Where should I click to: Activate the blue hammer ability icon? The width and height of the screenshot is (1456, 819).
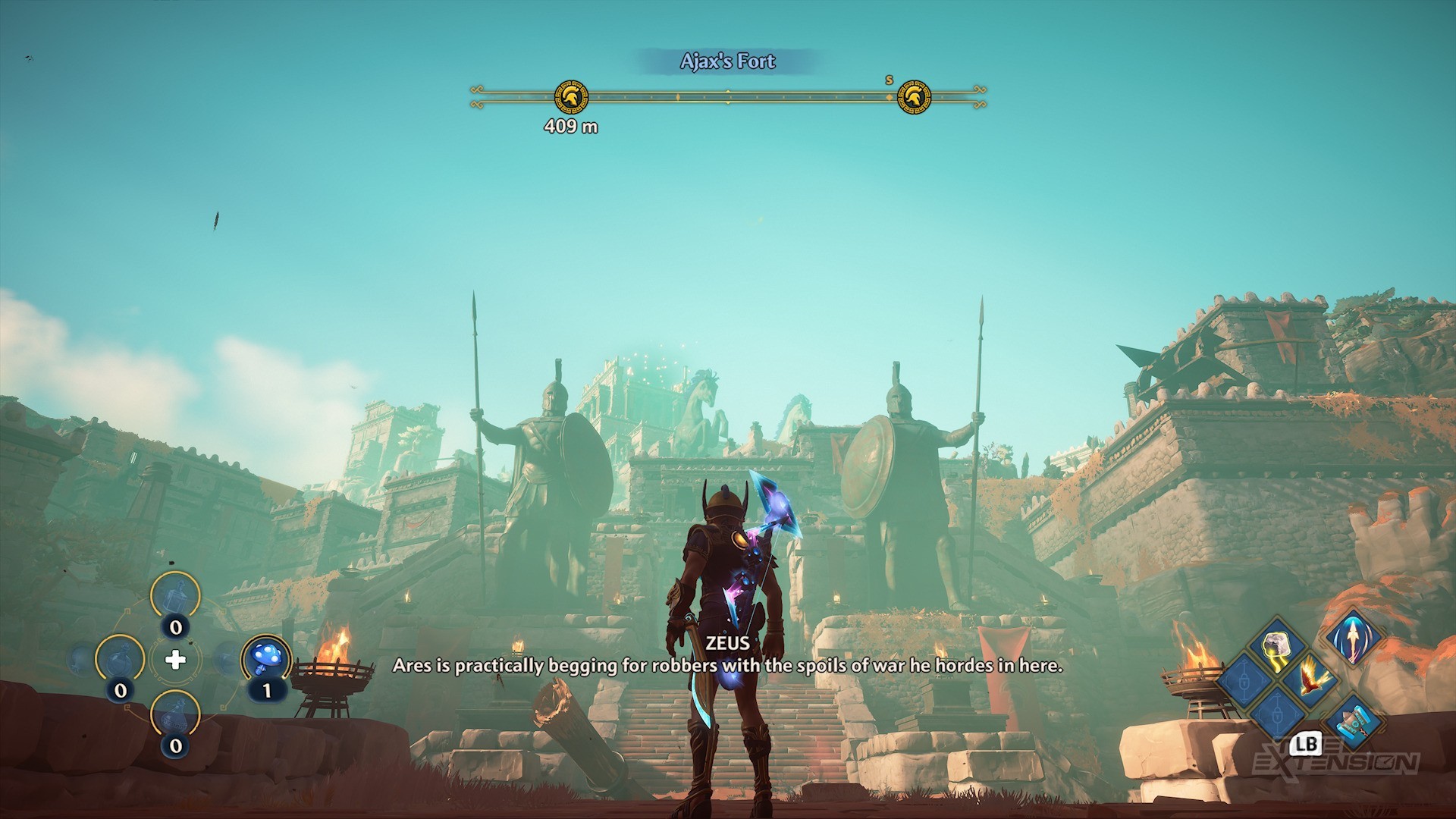pyautogui.click(x=1354, y=721)
